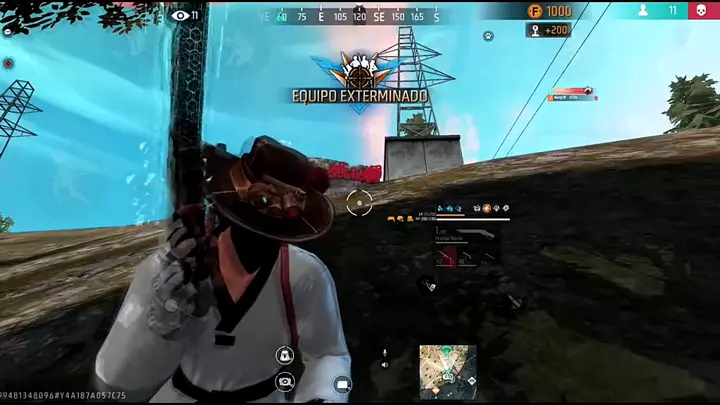Viewport: 720px width, 405px height.
Task: Tap the camera icon button
Action: 285,380
